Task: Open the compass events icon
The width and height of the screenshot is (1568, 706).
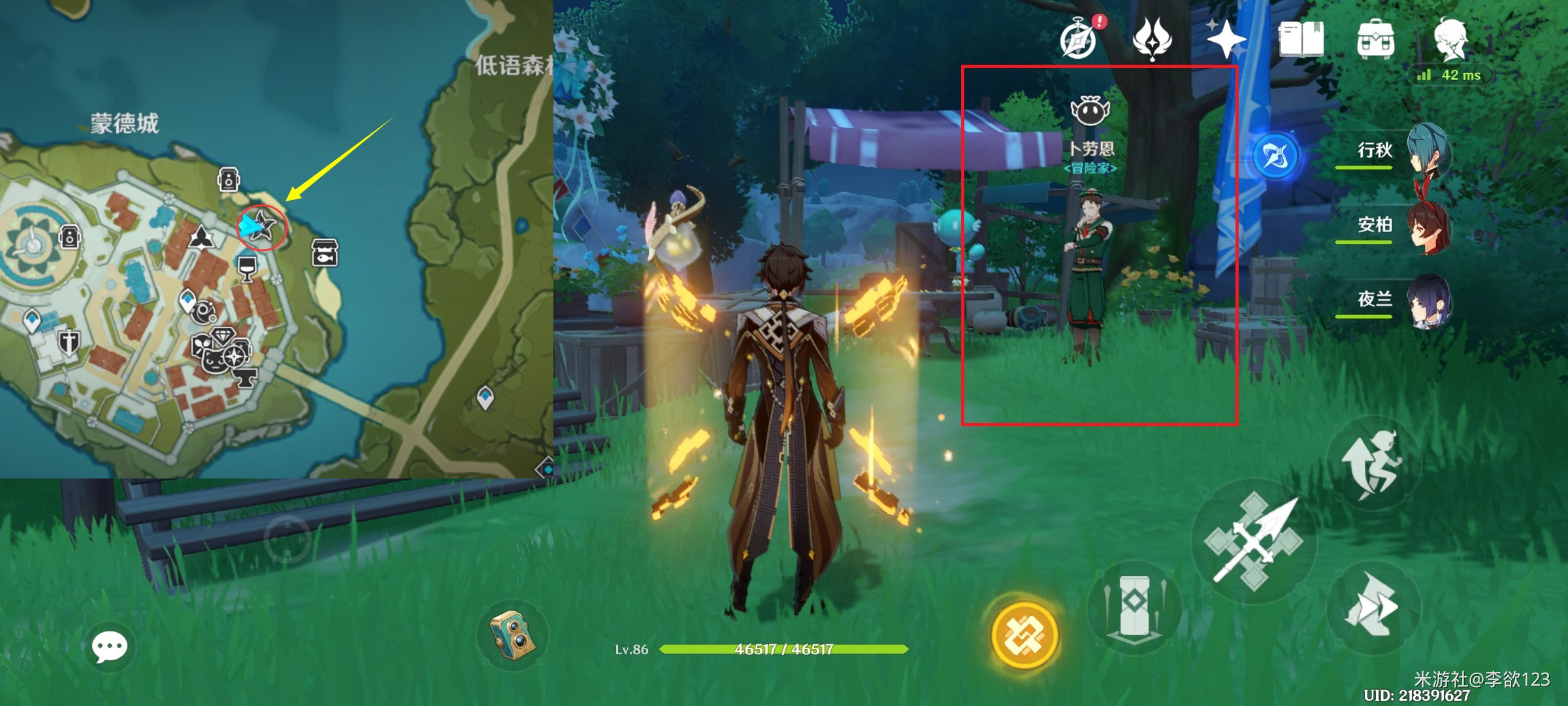Action: point(1078,41)
